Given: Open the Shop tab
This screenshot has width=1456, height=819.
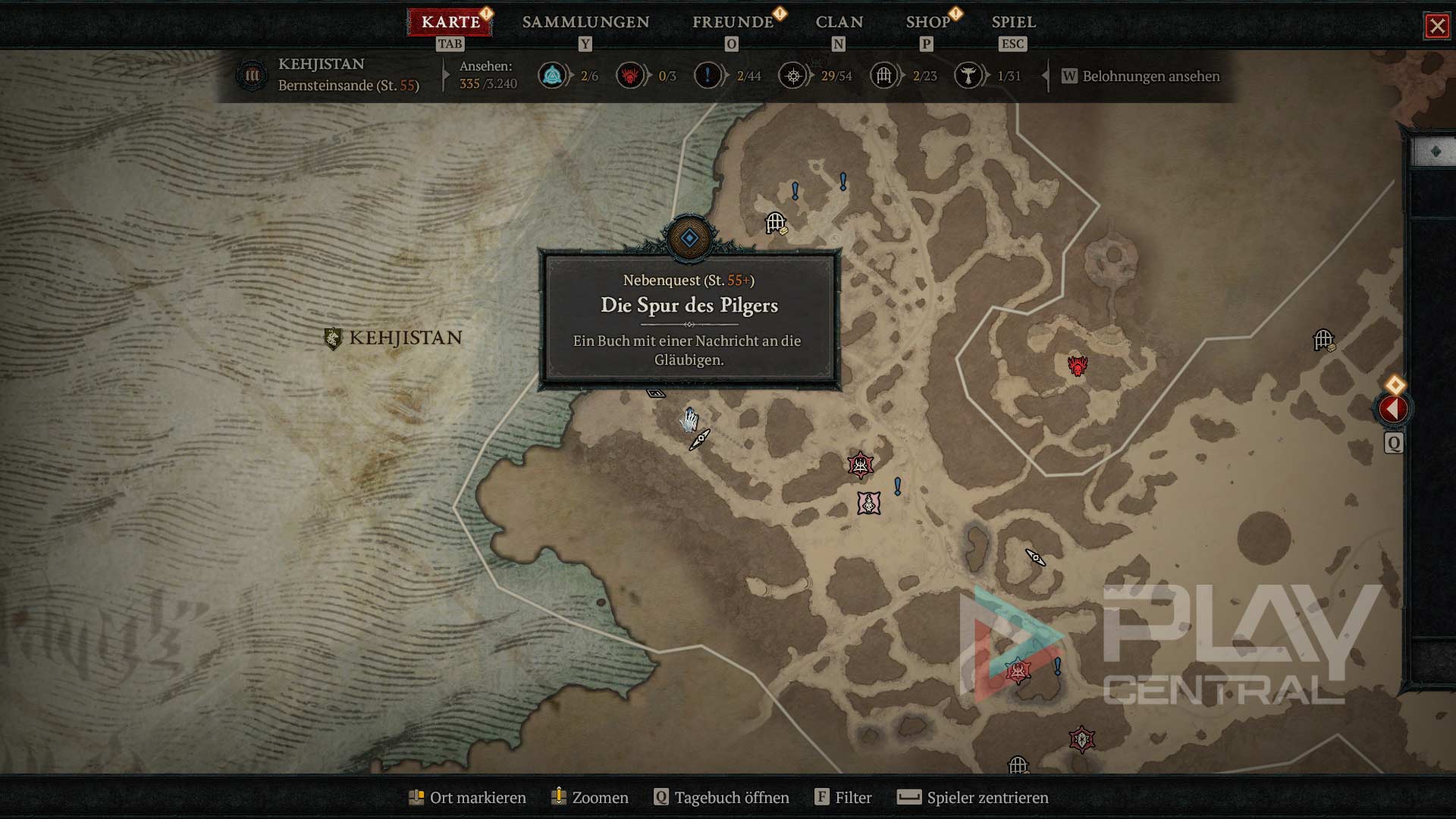Looking at the screenshot, I should pyautogui.click(x=928, y=22).
